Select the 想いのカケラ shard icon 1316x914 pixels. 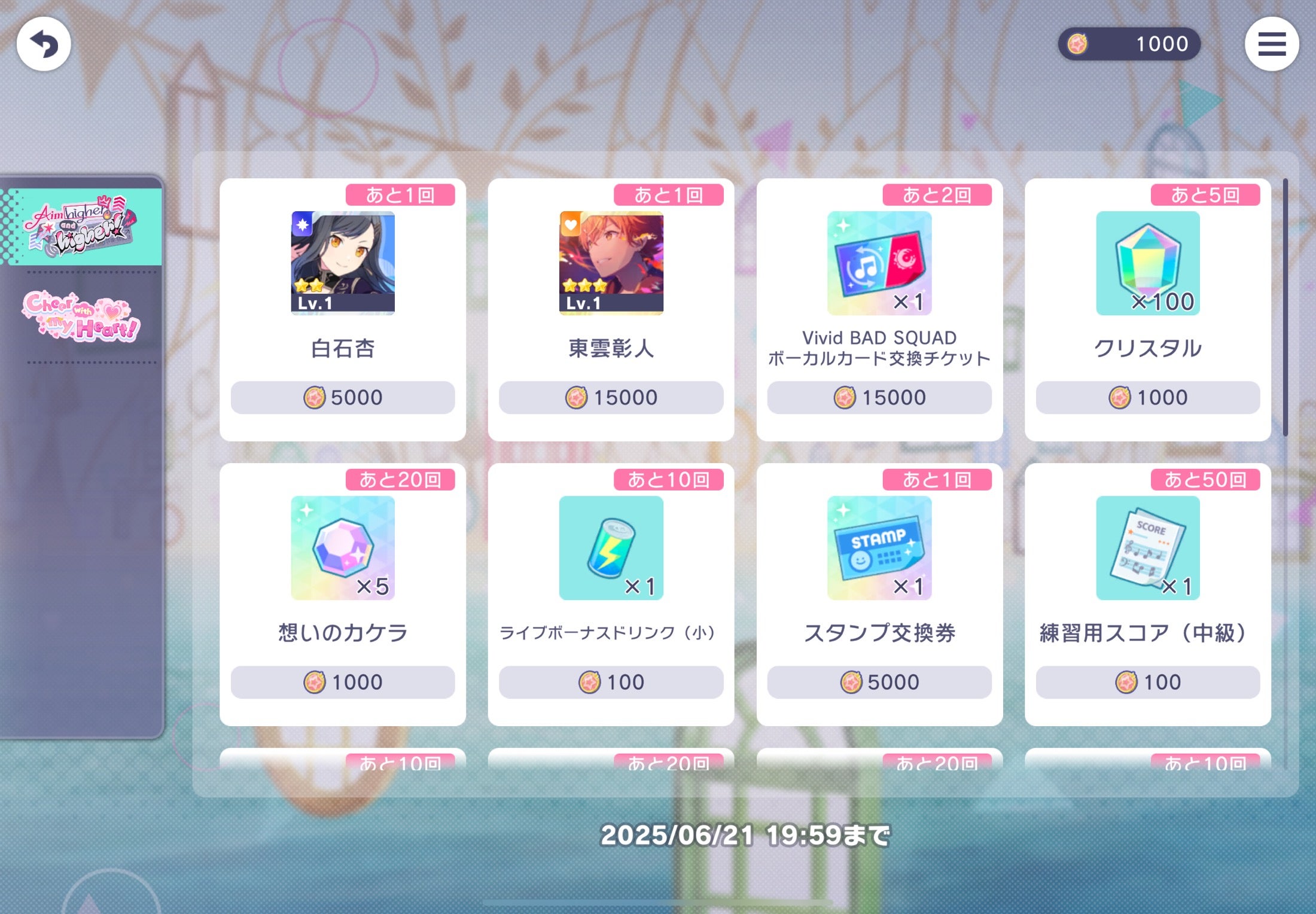[343, 547]
